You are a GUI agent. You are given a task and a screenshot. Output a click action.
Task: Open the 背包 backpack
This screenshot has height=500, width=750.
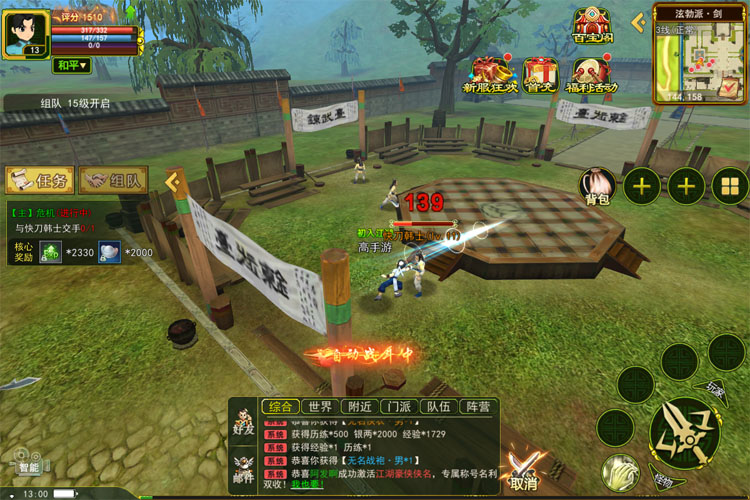pos(597,185)
